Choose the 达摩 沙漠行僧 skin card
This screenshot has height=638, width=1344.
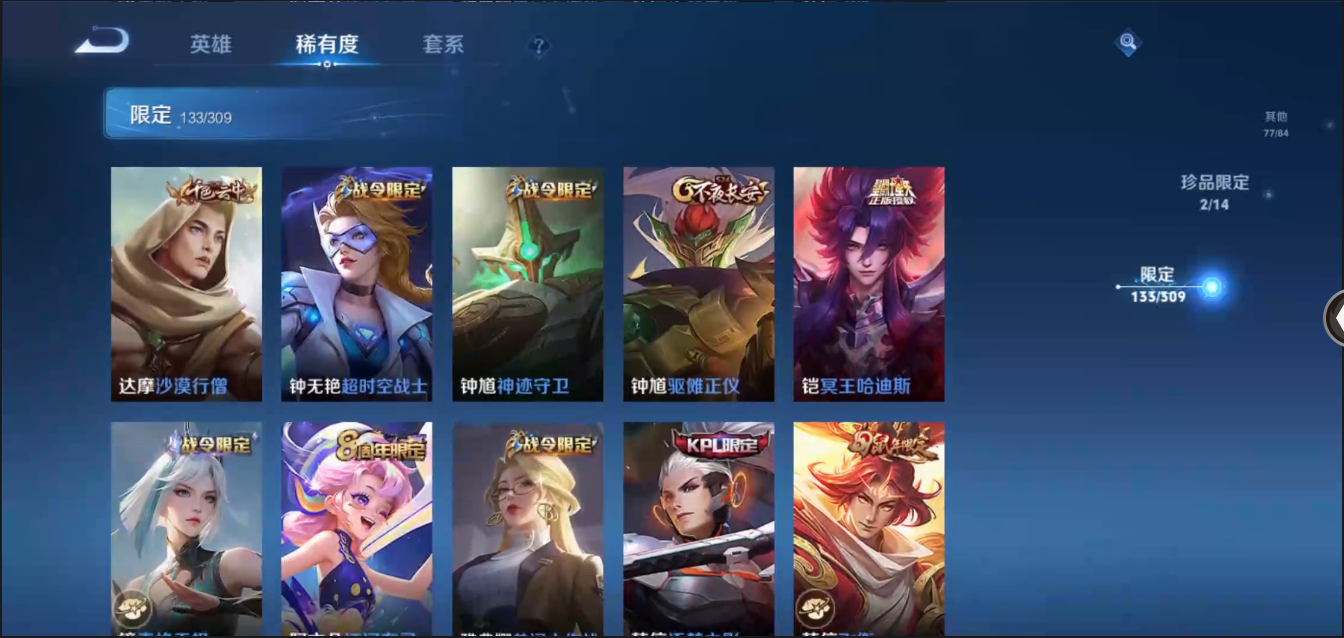[x=186, y=284]
